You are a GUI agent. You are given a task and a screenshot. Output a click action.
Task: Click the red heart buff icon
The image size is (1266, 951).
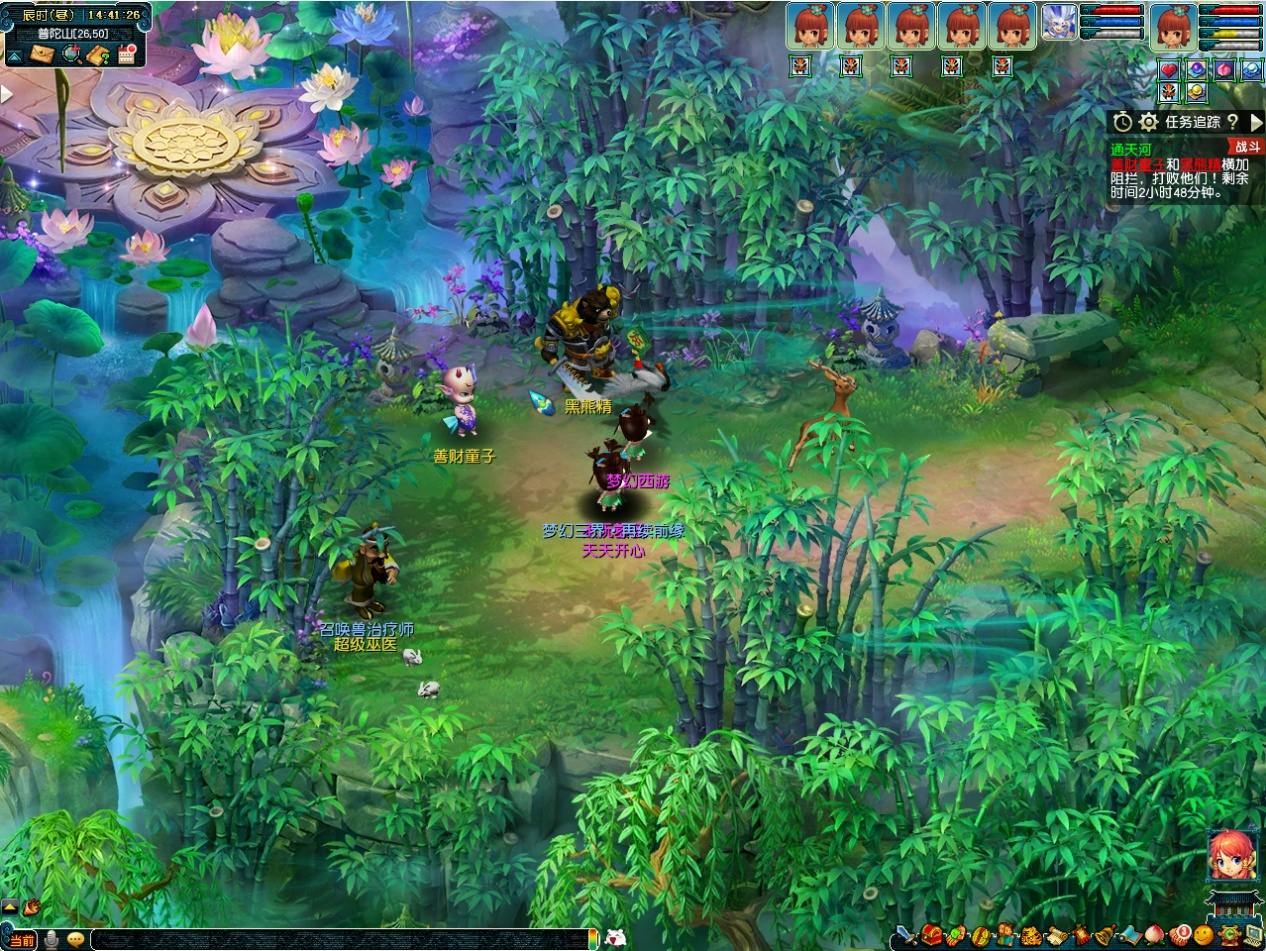tap(1169, 70)
